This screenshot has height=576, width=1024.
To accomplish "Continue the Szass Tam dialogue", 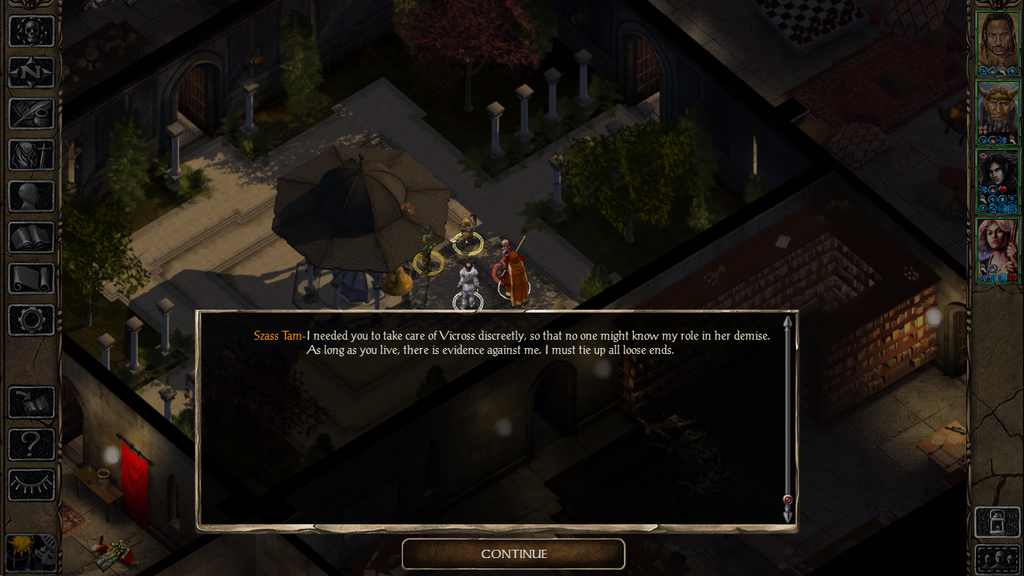I will [x=513, y=554].
